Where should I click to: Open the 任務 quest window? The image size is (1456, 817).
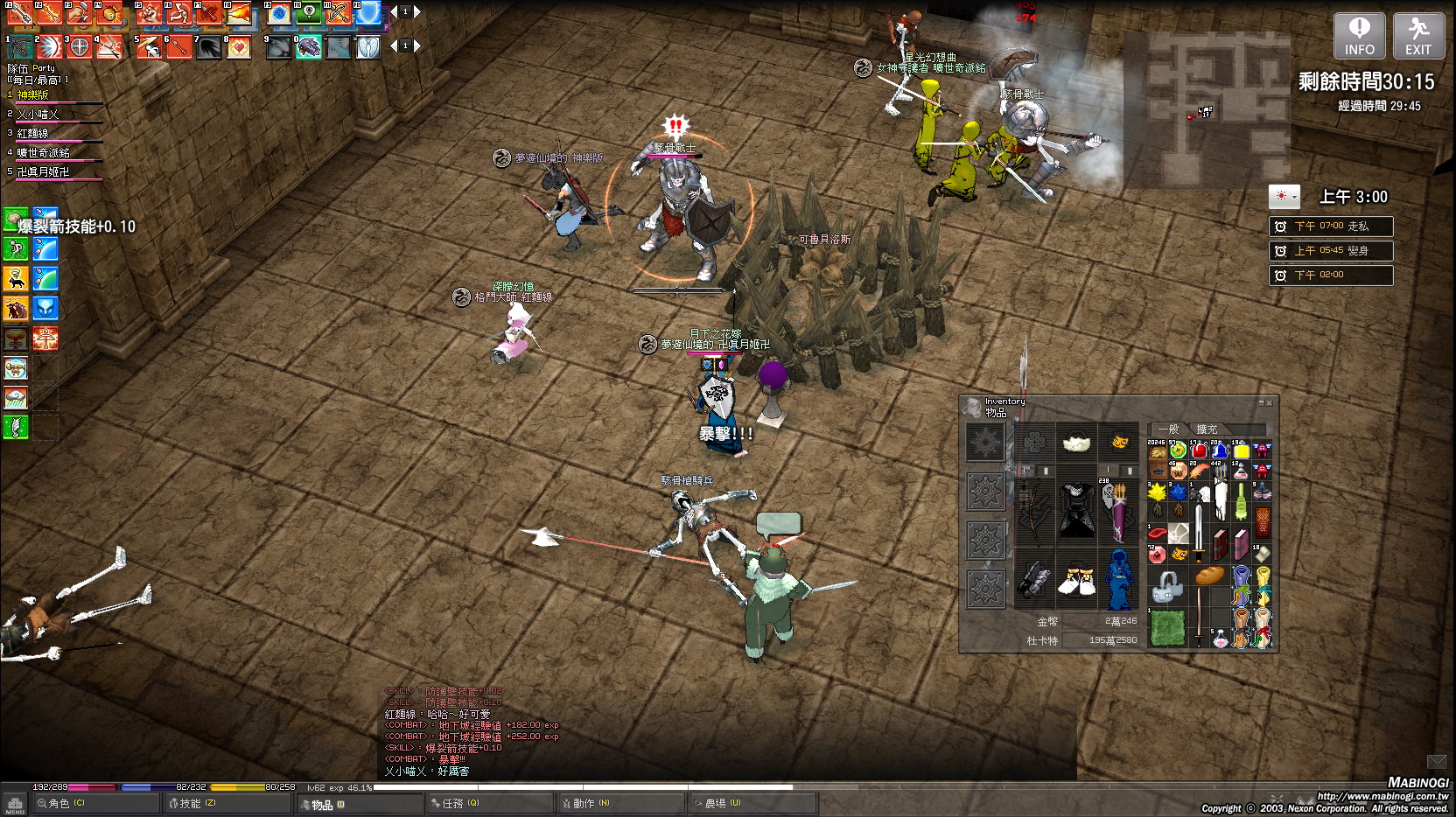point(455,803)
